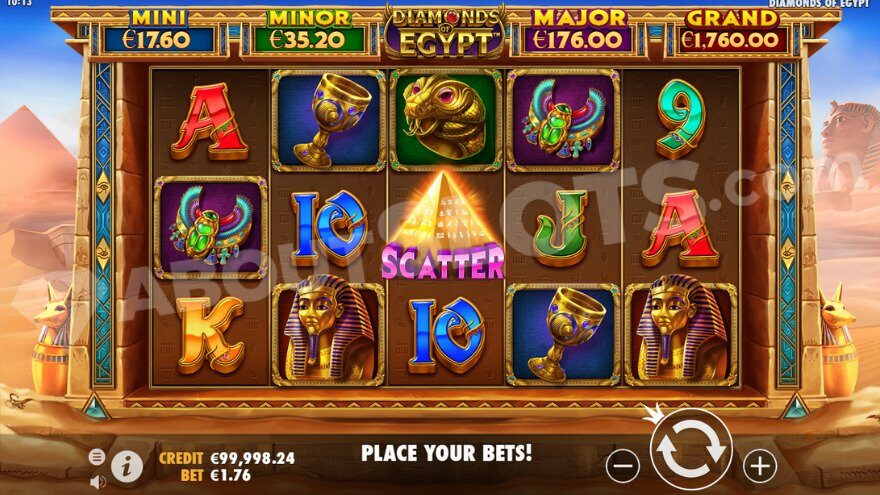Increase the bet with the plus button

pos(760,464)
